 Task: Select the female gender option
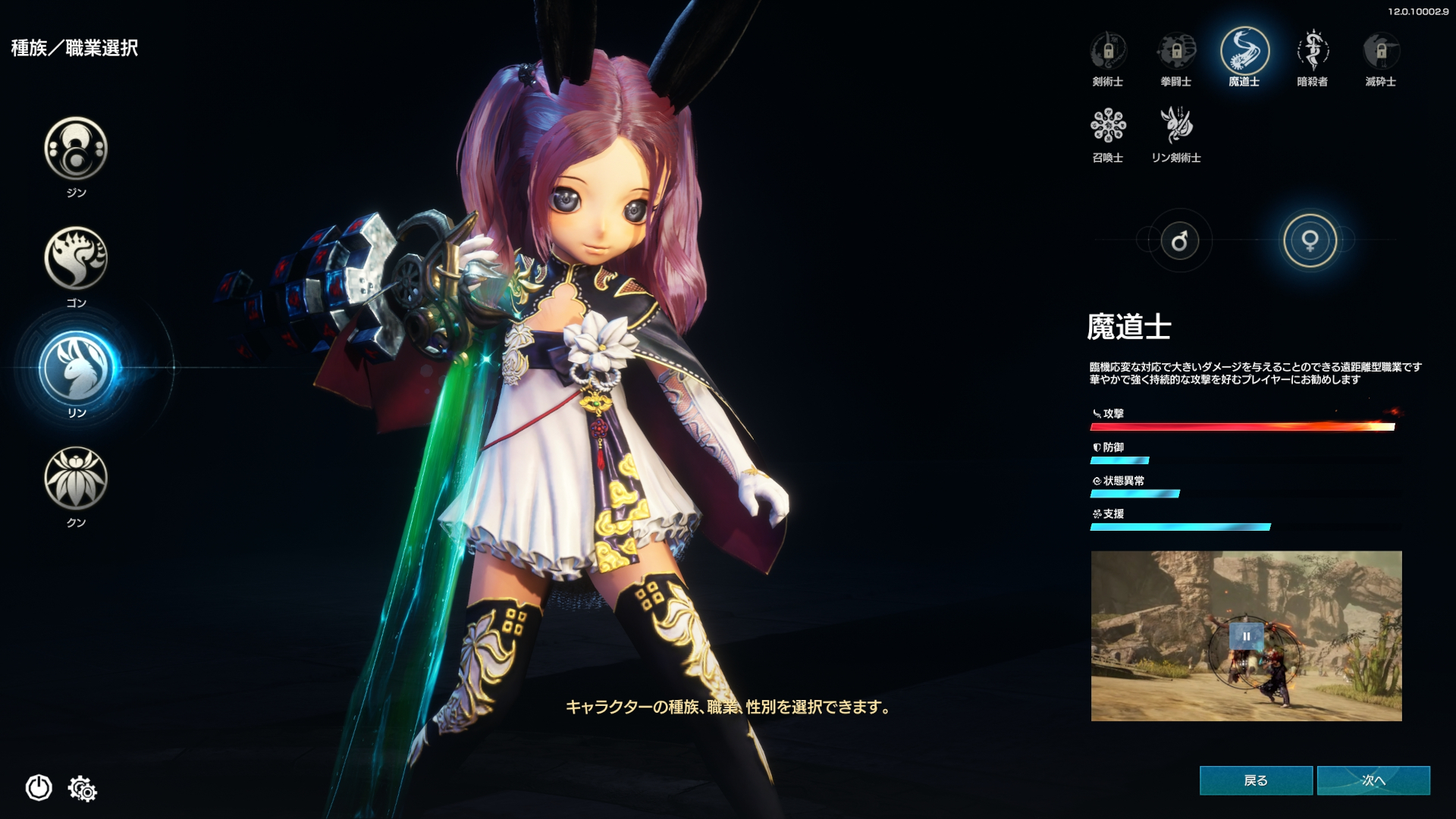1310,241
